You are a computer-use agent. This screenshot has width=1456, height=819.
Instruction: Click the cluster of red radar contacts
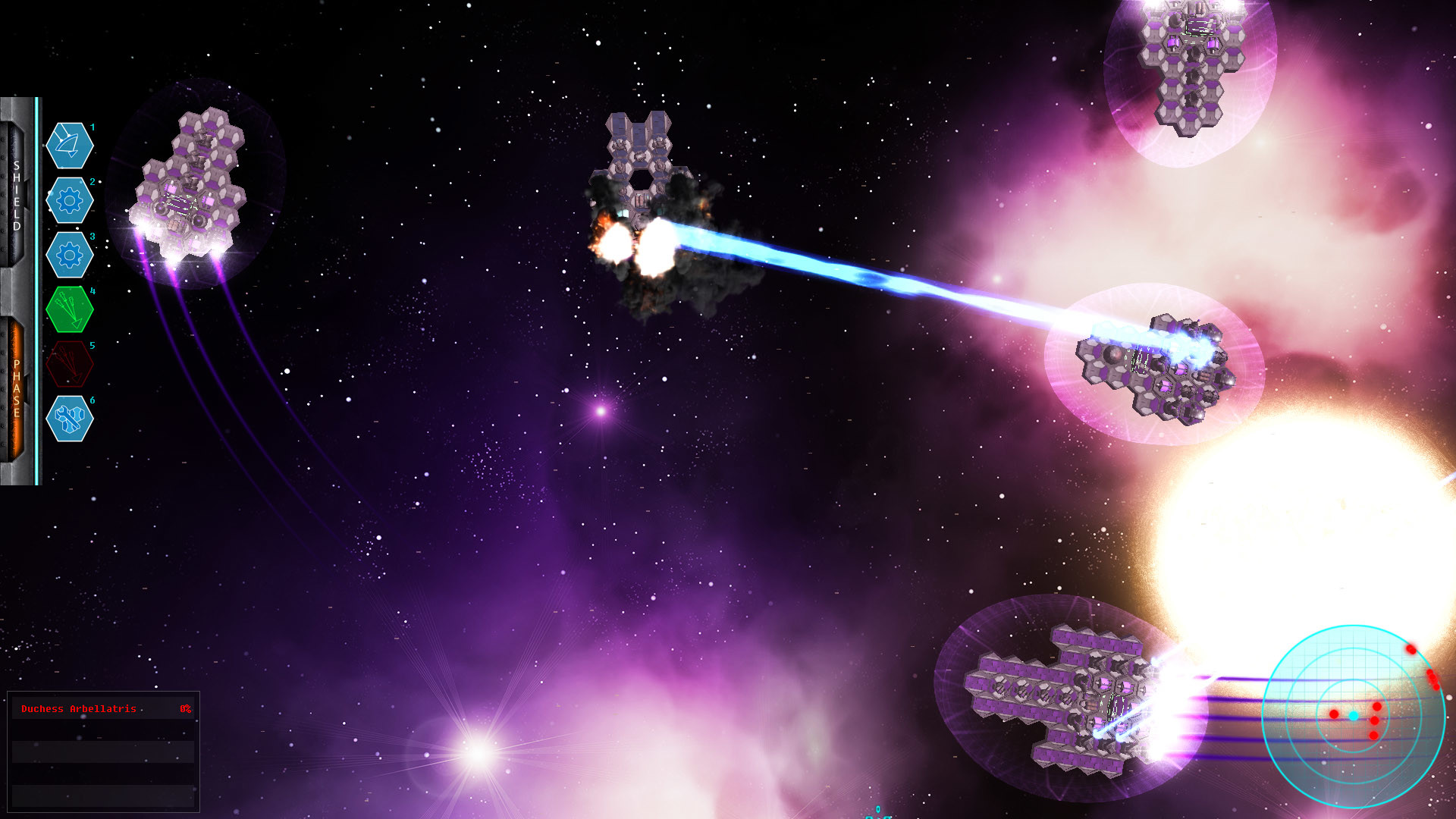[1432, 679]
